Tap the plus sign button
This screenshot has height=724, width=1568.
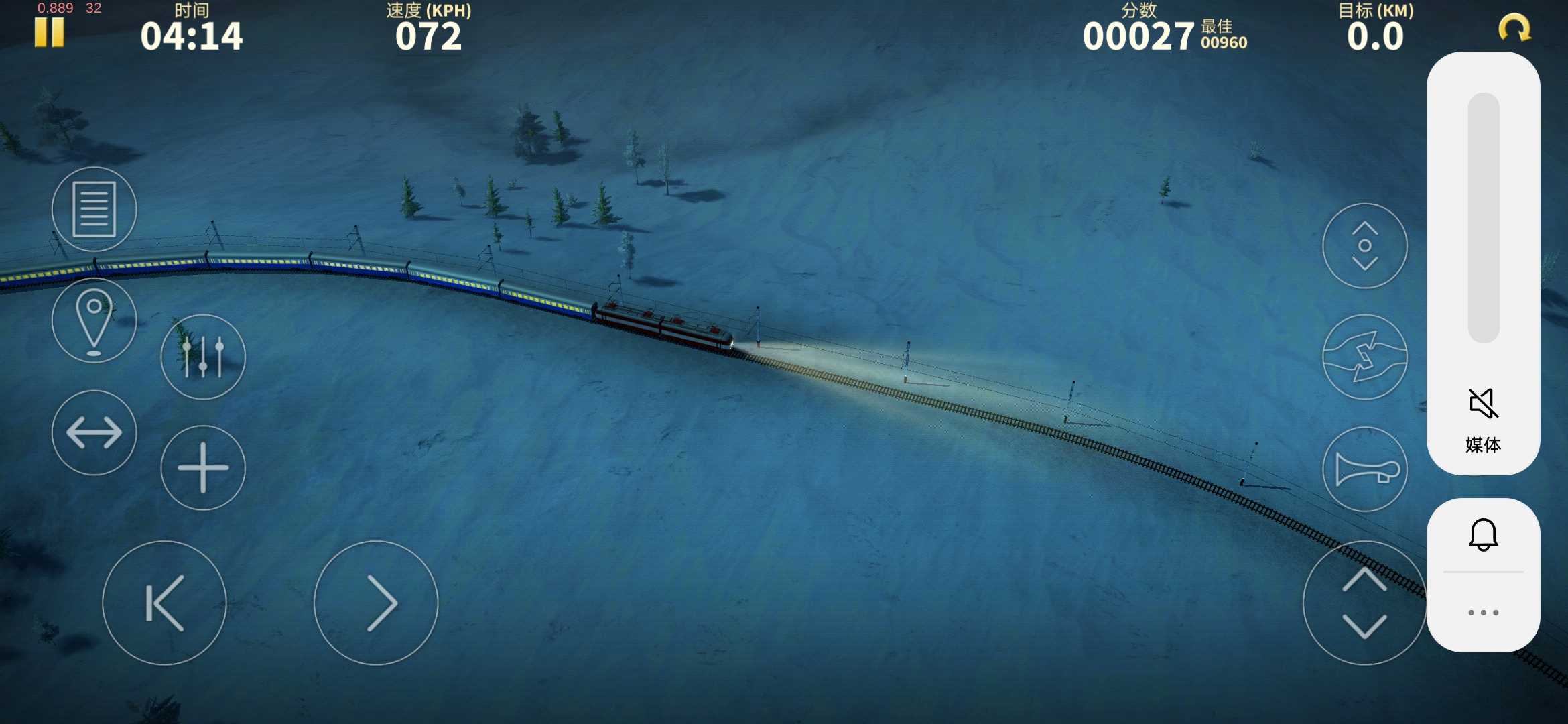click(x=203, y=468)
